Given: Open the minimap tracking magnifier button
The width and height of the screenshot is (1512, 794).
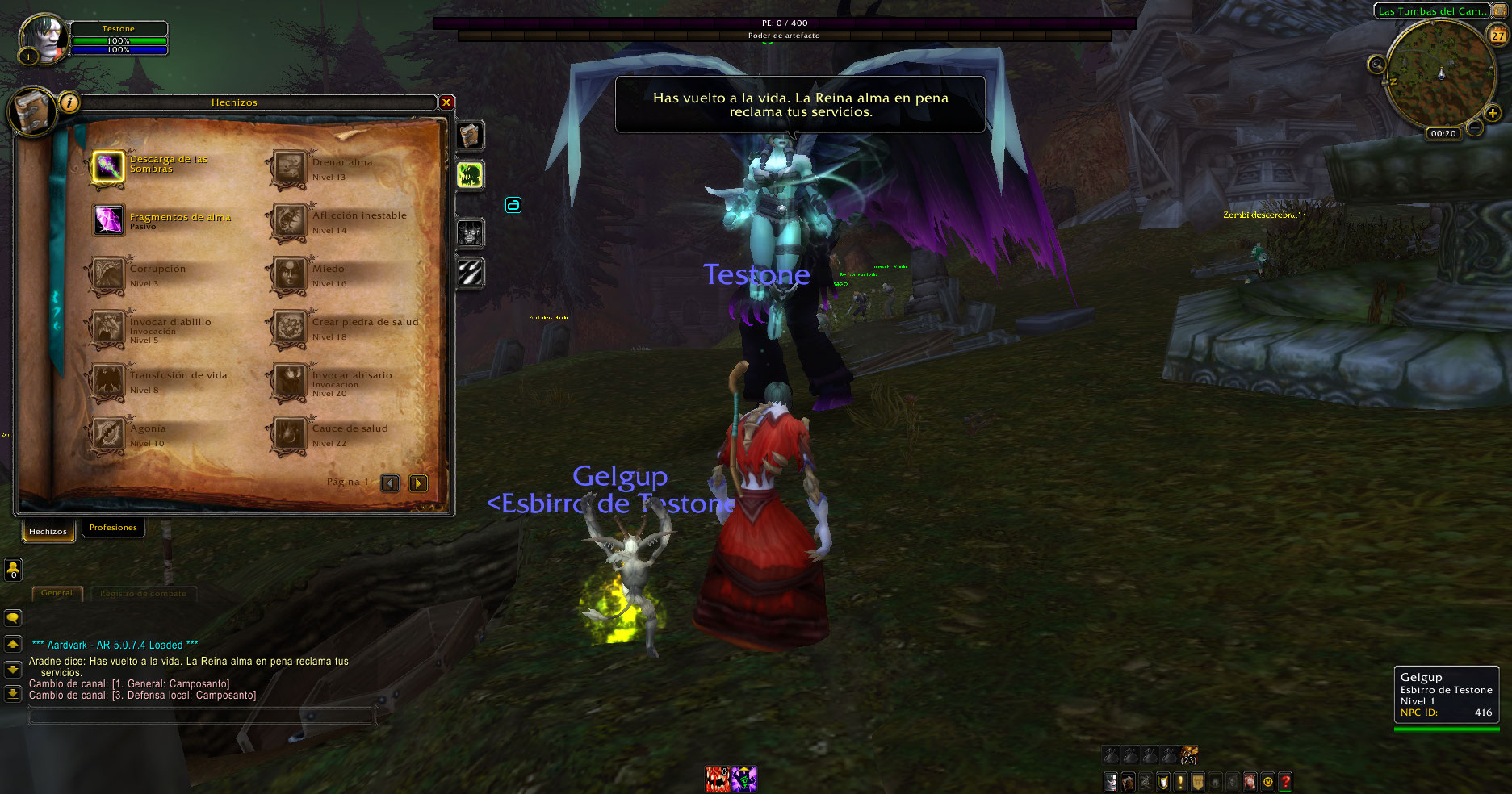Looking at the screenshot, I should click(x=1376, y=64).
